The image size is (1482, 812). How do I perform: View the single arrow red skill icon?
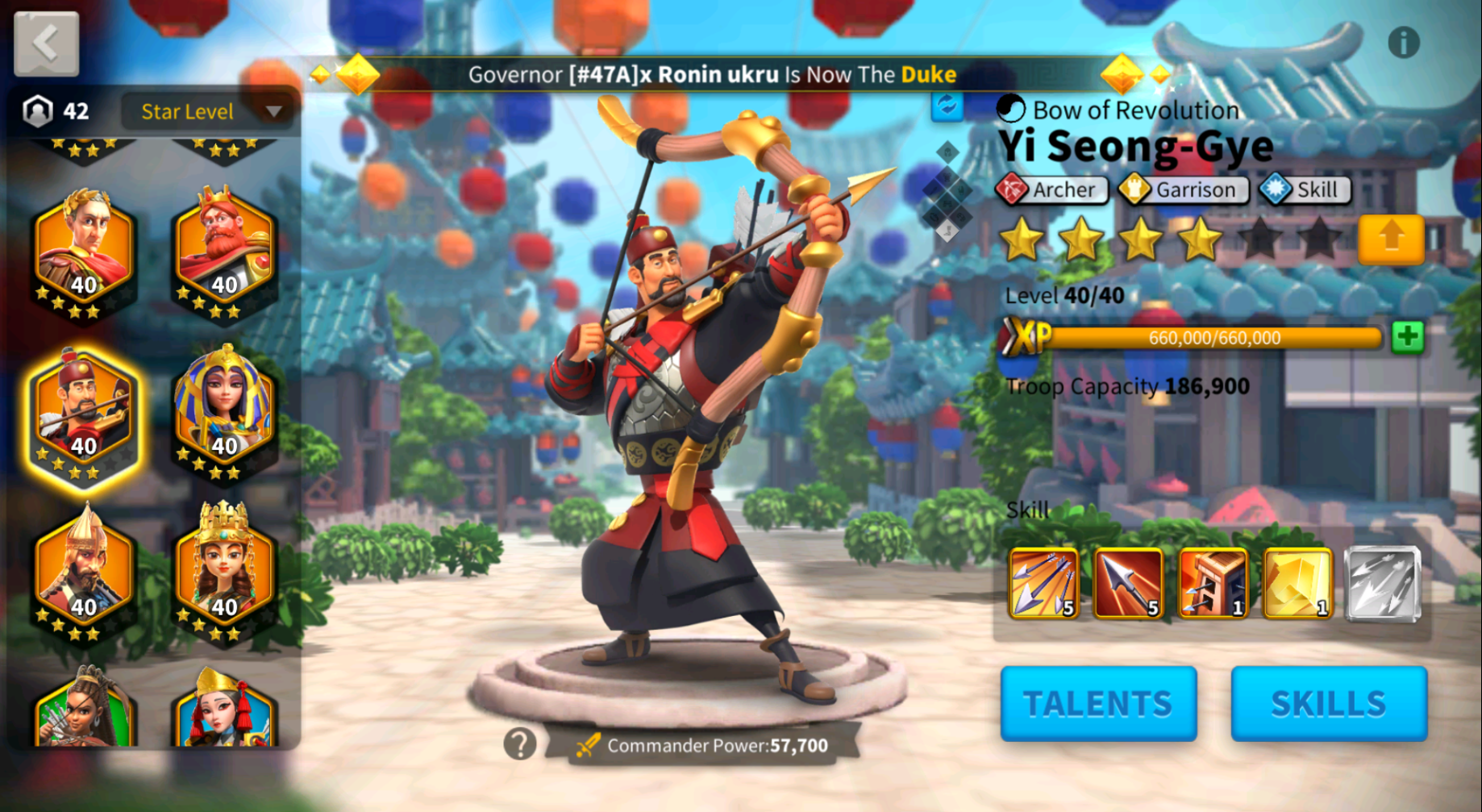pyautogui.click(x=1128, y=583)
